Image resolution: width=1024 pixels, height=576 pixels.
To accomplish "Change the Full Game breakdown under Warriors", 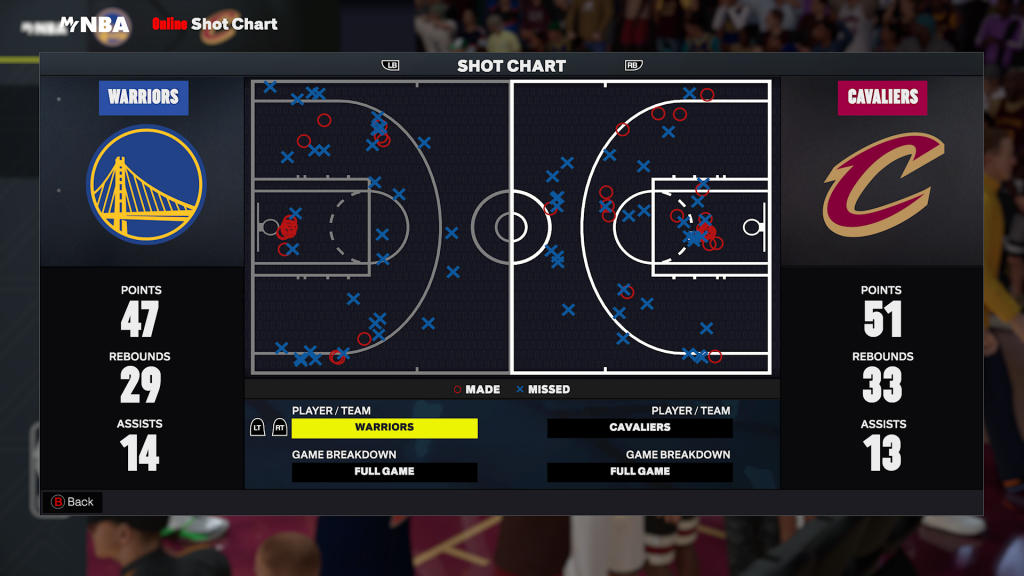I will point(384,472).
